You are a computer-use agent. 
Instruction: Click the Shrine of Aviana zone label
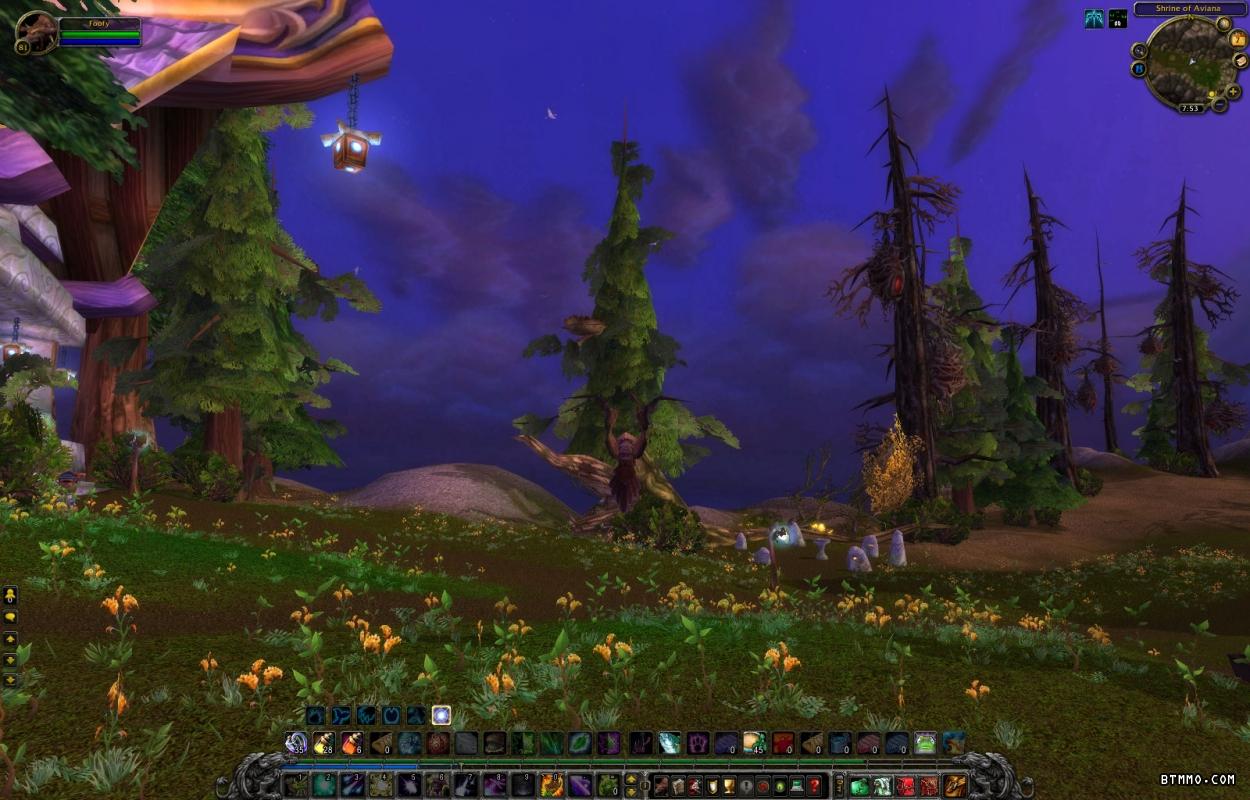pyautogui.click(x=1188, y=9)
